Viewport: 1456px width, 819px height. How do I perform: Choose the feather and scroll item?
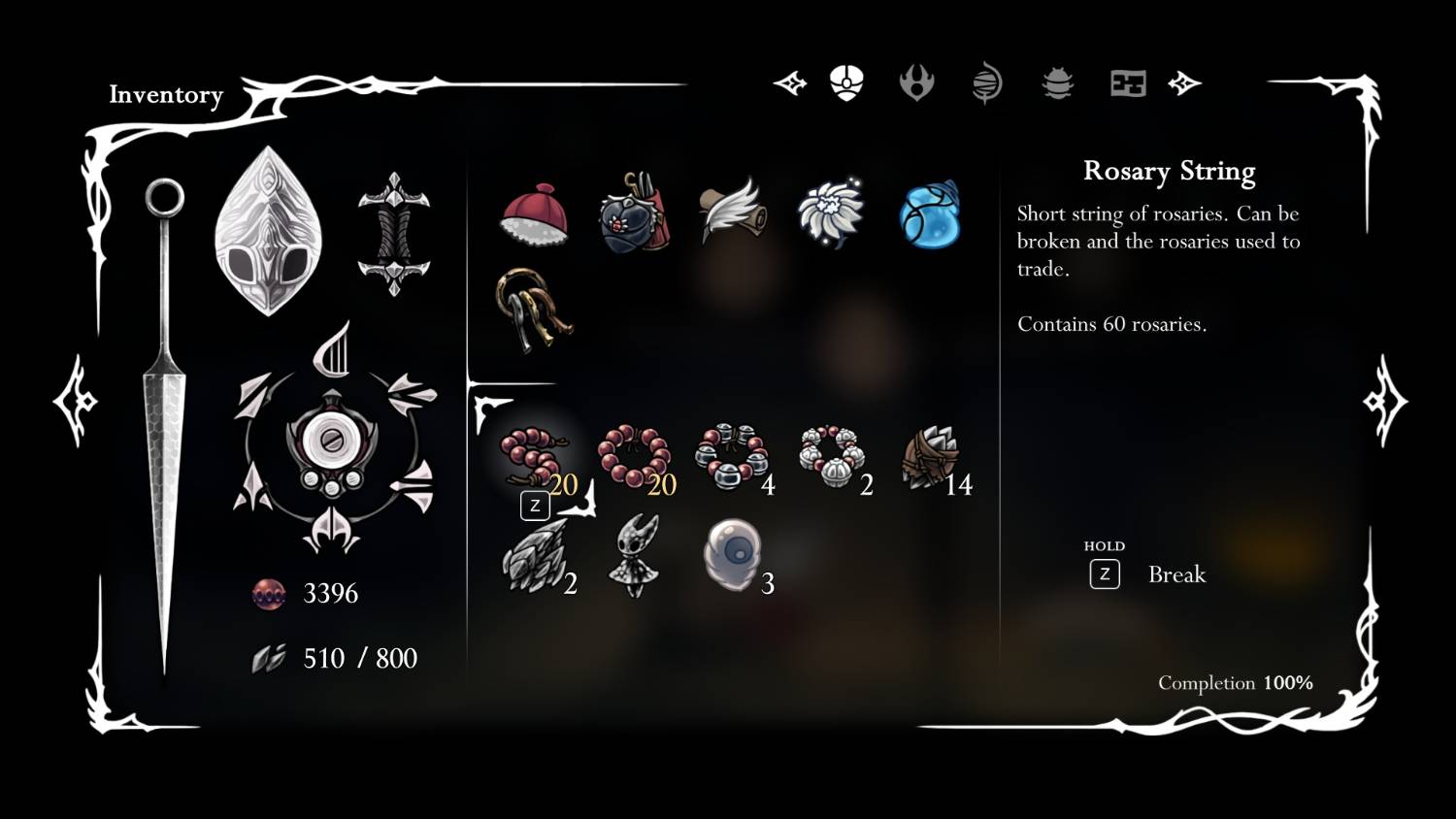click(733, 211)
